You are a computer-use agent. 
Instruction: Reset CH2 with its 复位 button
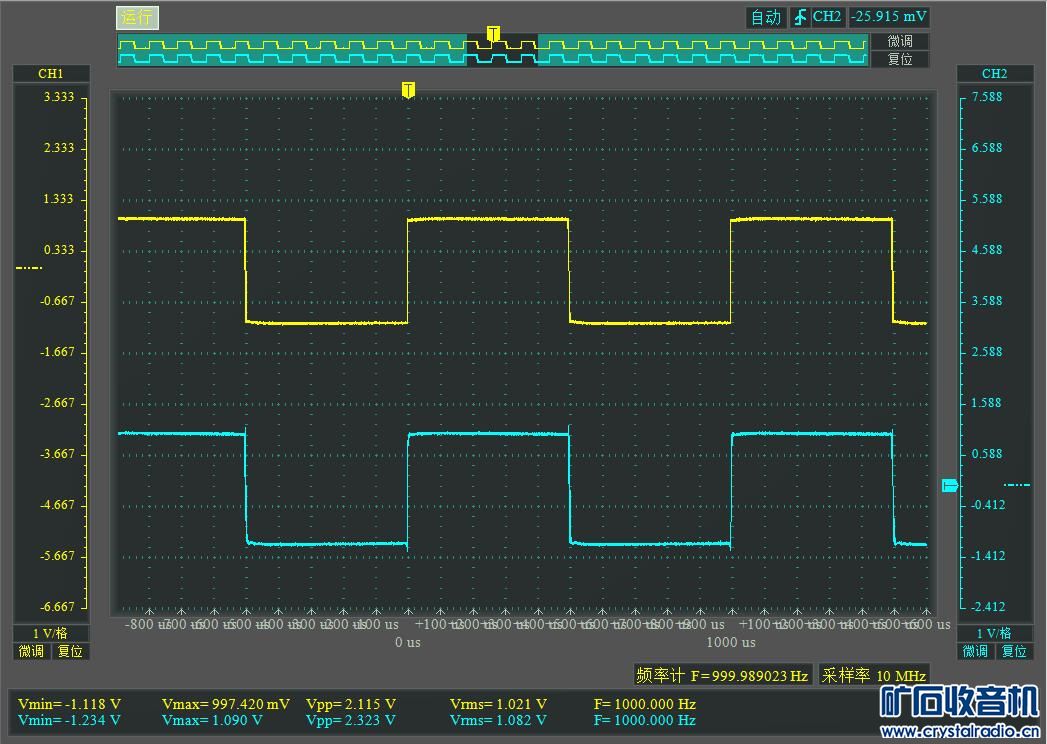tap(1014, 651)
